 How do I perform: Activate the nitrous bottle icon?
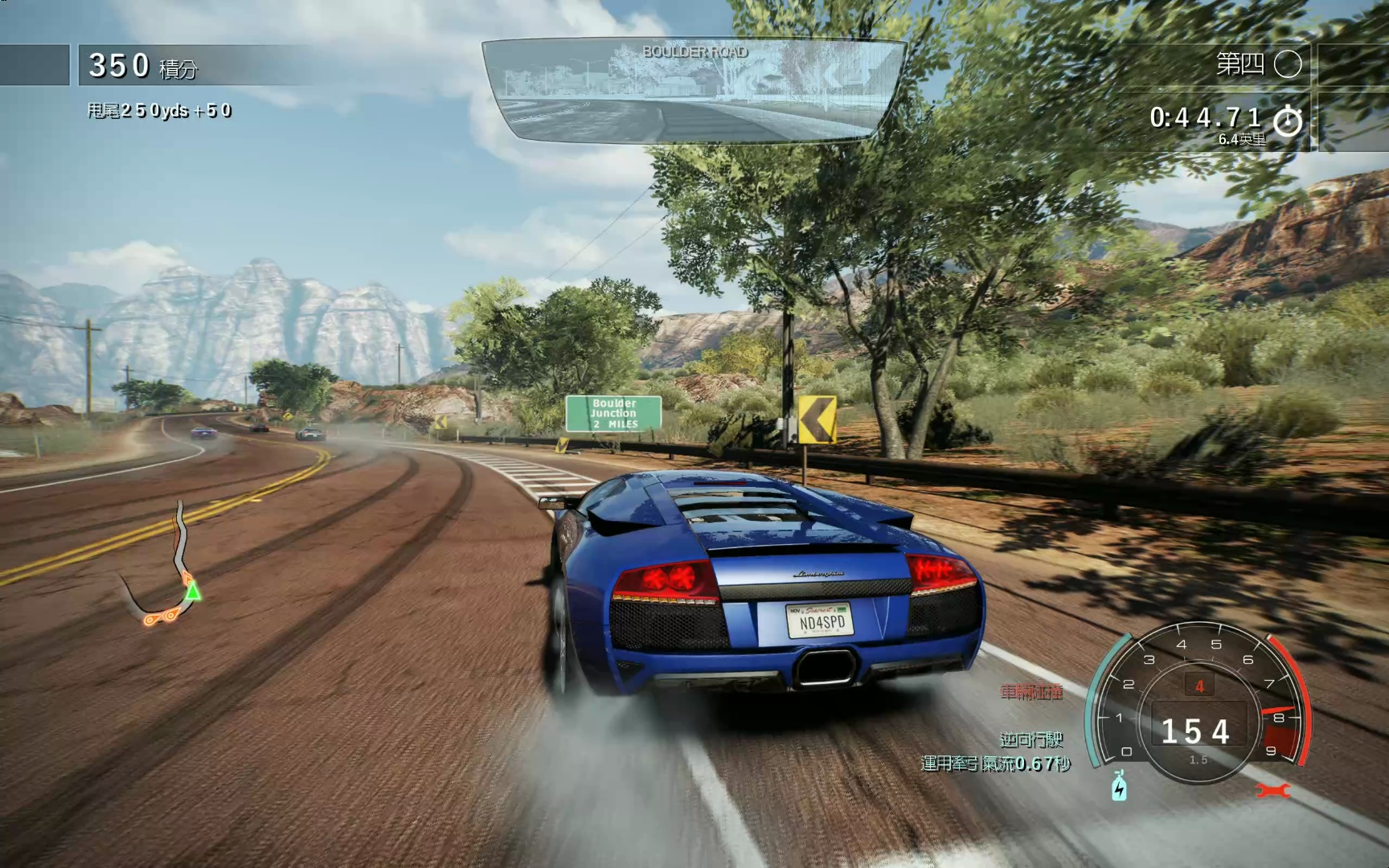[x=1119, y=785]
